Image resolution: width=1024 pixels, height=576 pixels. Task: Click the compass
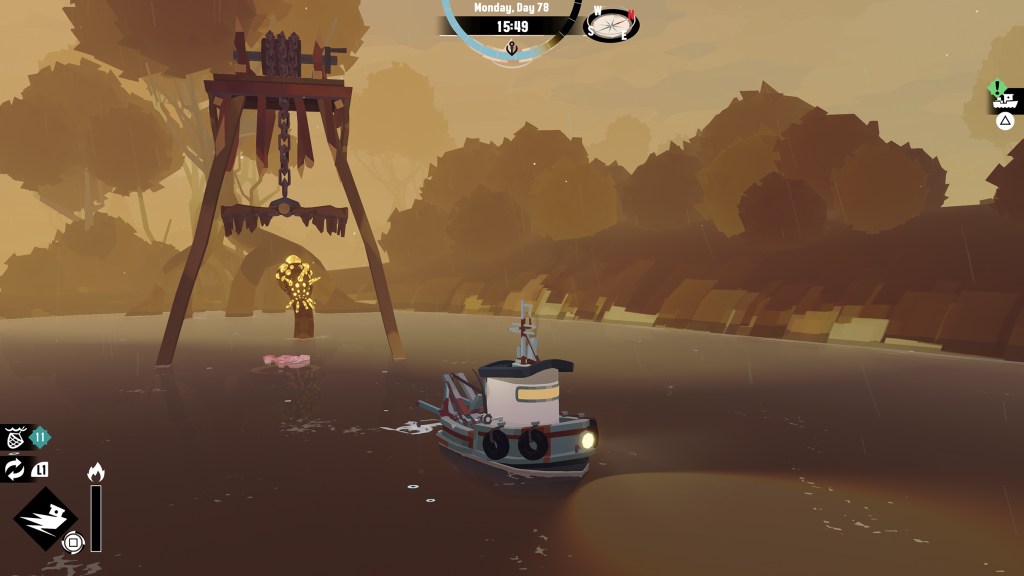coord(611,23)
